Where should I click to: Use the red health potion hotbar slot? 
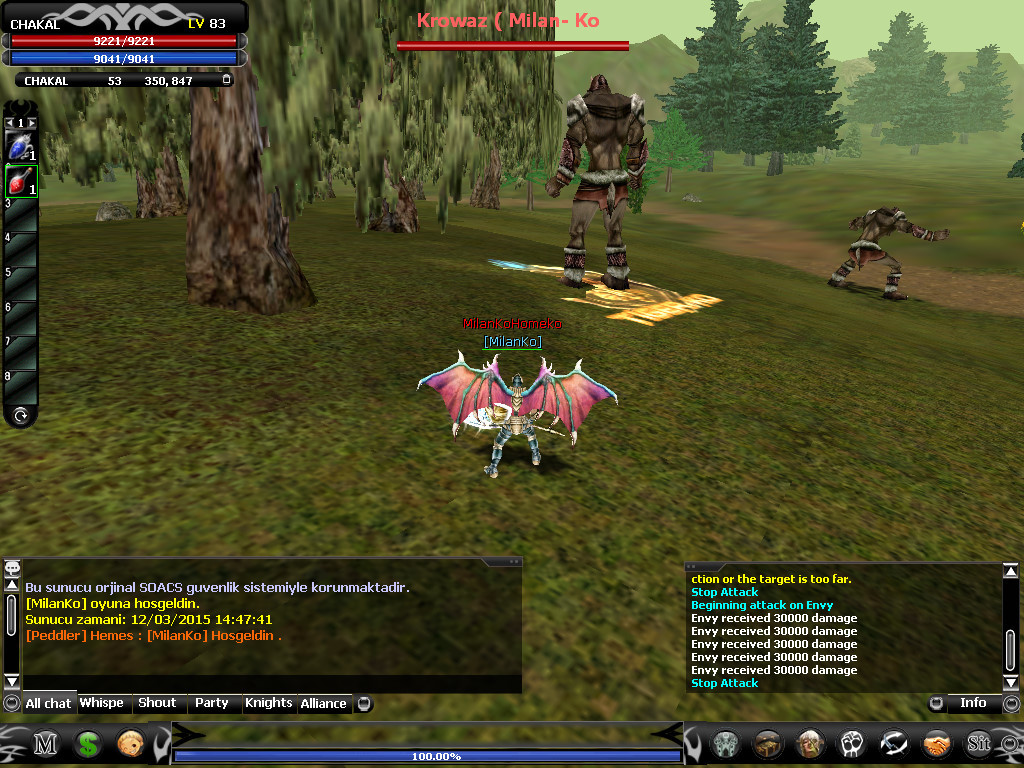coord(20,181)
